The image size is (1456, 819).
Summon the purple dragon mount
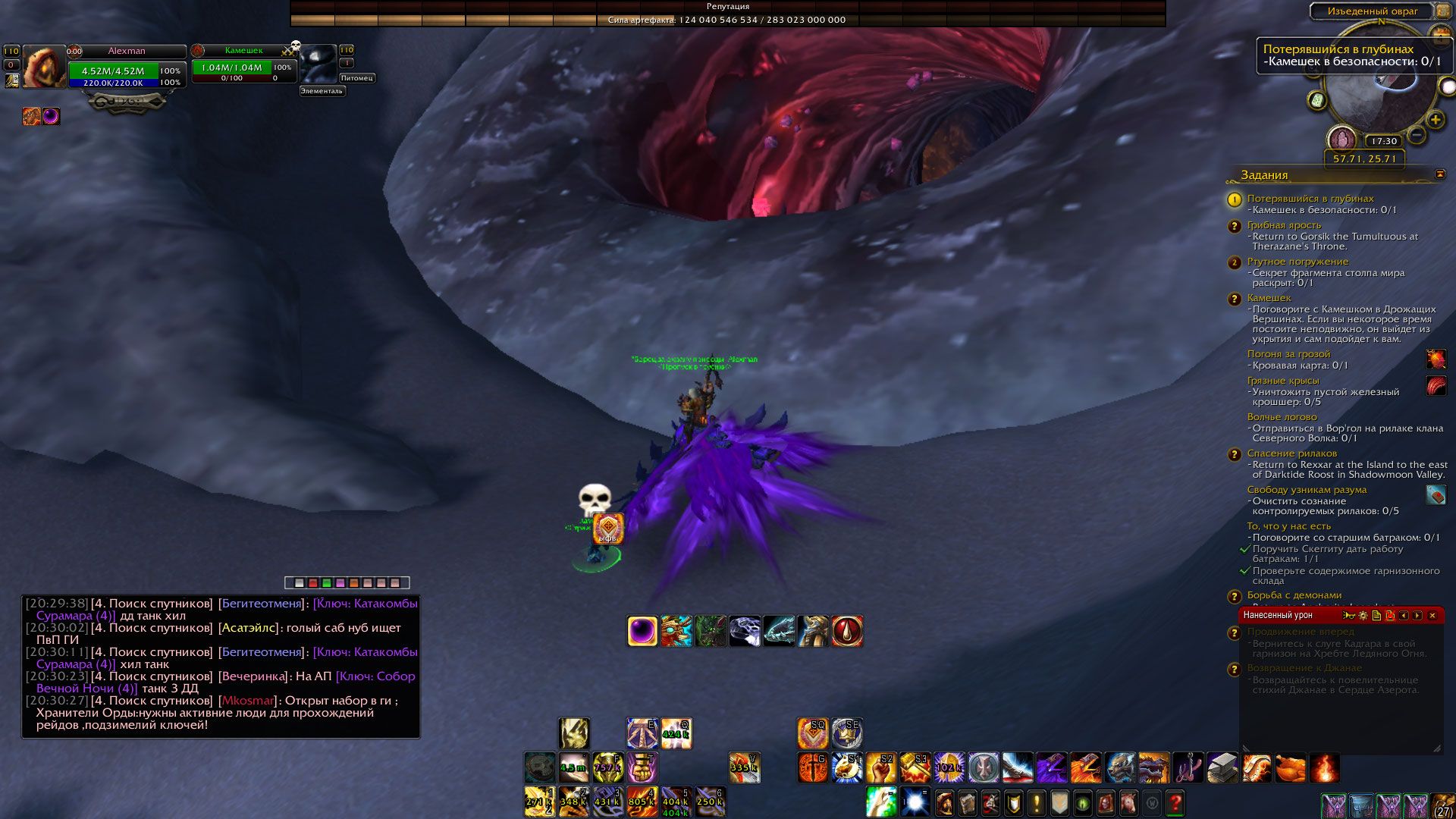1052,767
